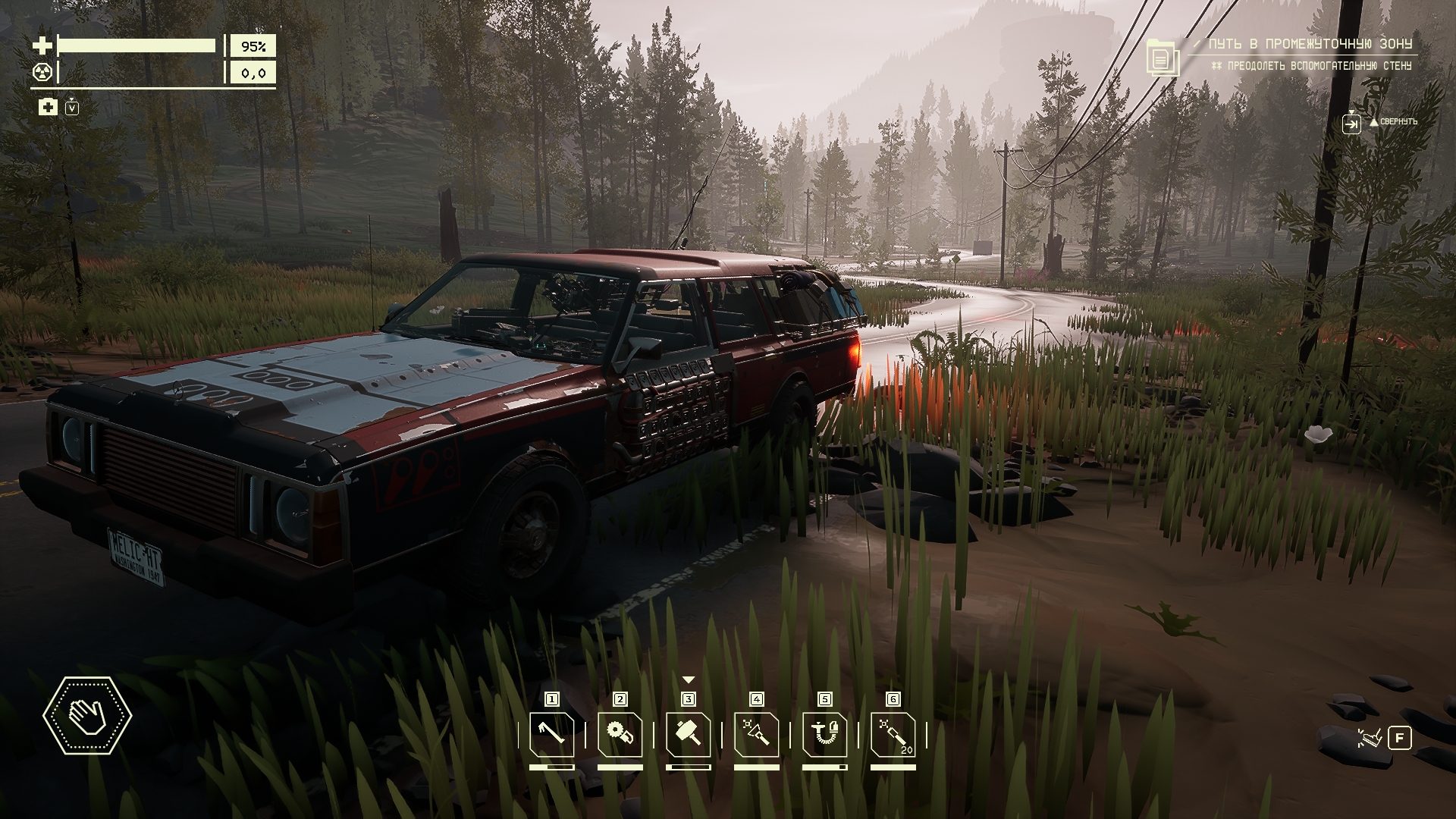Click the open hand interaction mode icon
The width and height of the screenshot is (1456, 819).
87,715
